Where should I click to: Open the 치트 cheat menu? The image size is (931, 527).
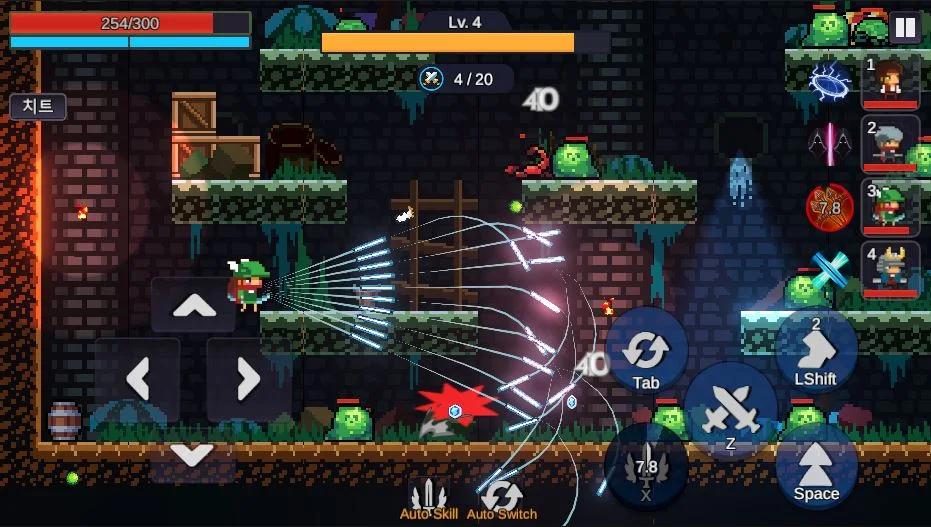click(38, 107)
